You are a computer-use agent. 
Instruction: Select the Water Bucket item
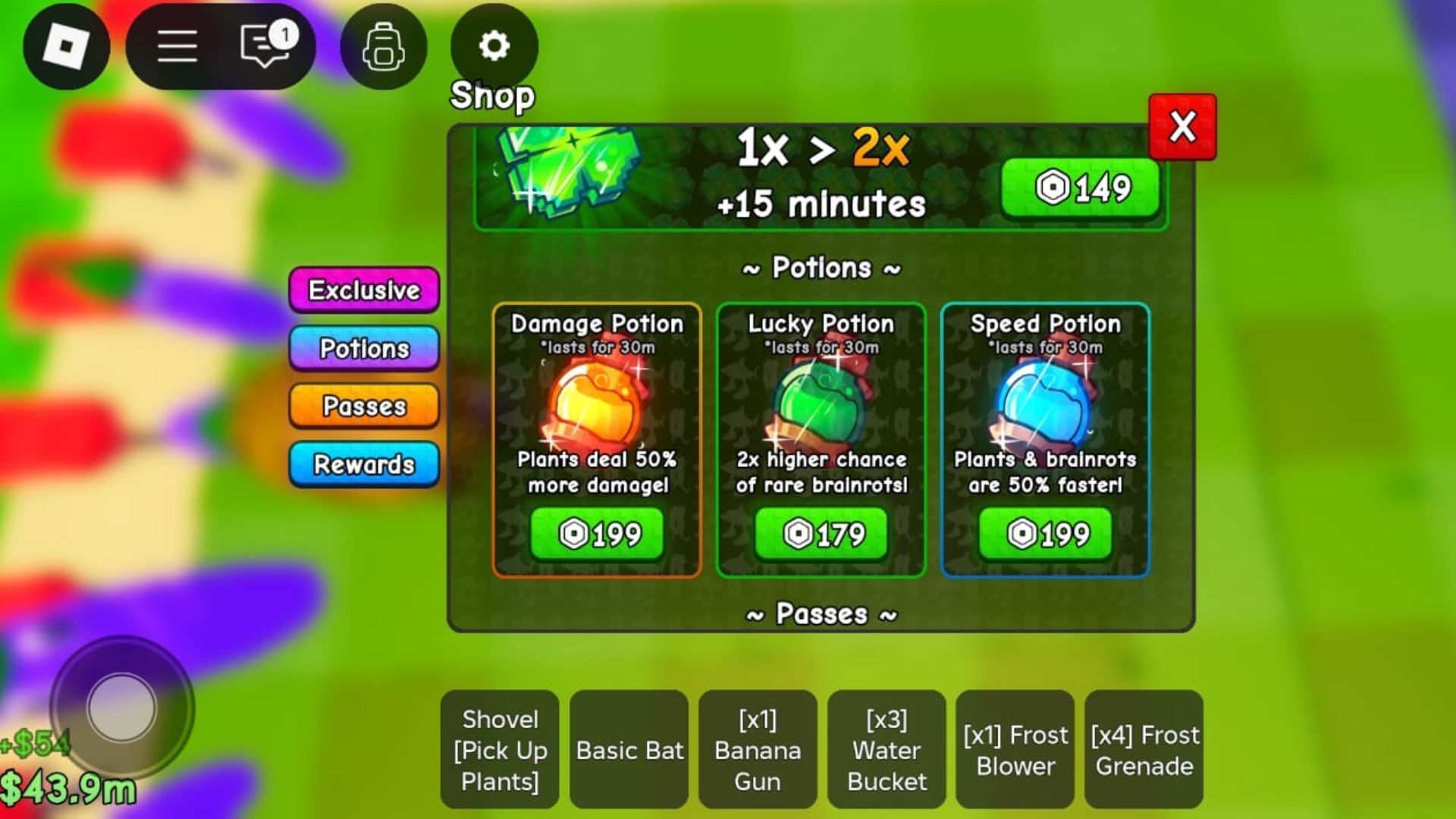(x=886, y=749)
